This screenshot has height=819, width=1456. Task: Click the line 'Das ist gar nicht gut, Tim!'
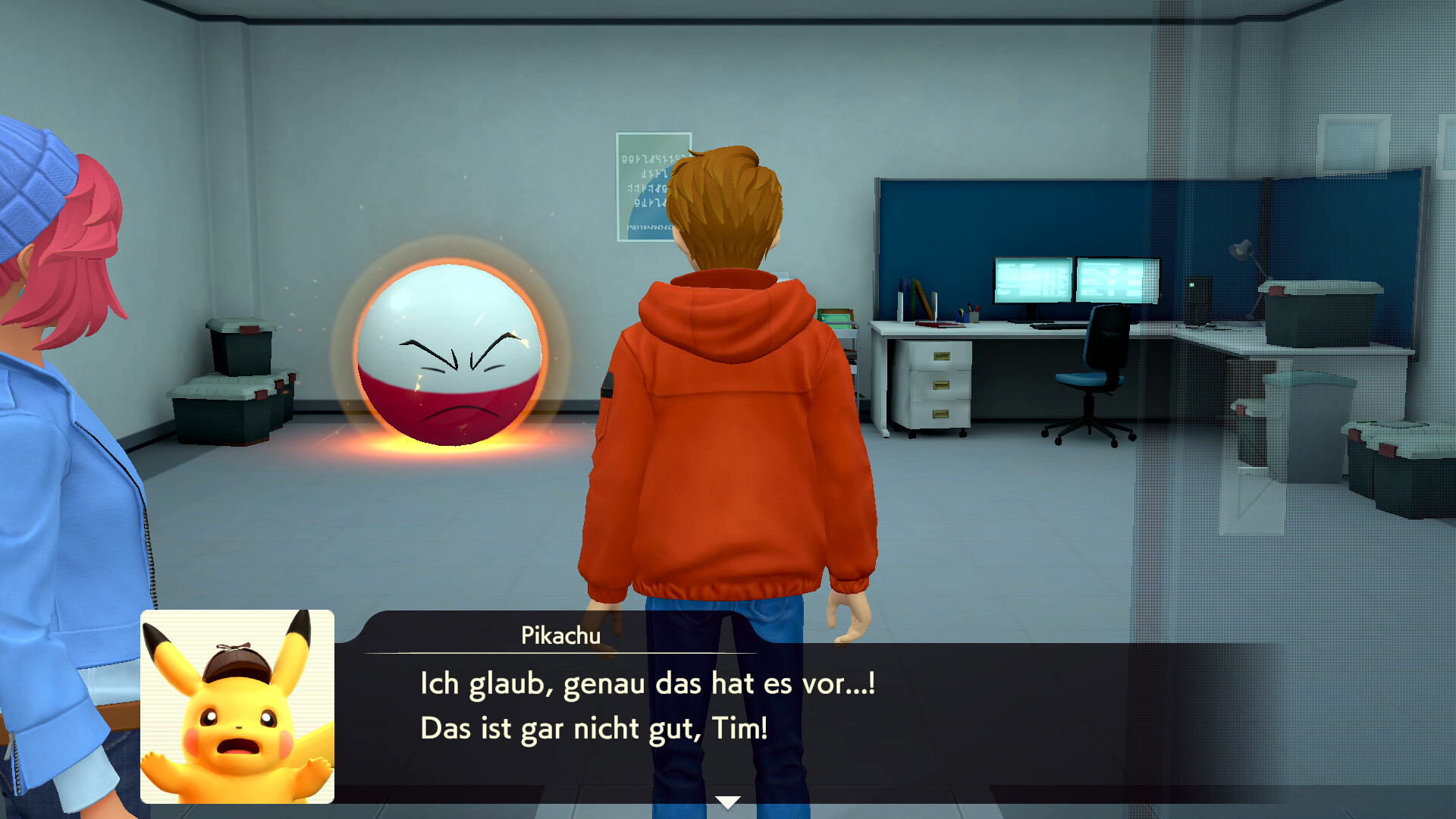pos(593,728)
